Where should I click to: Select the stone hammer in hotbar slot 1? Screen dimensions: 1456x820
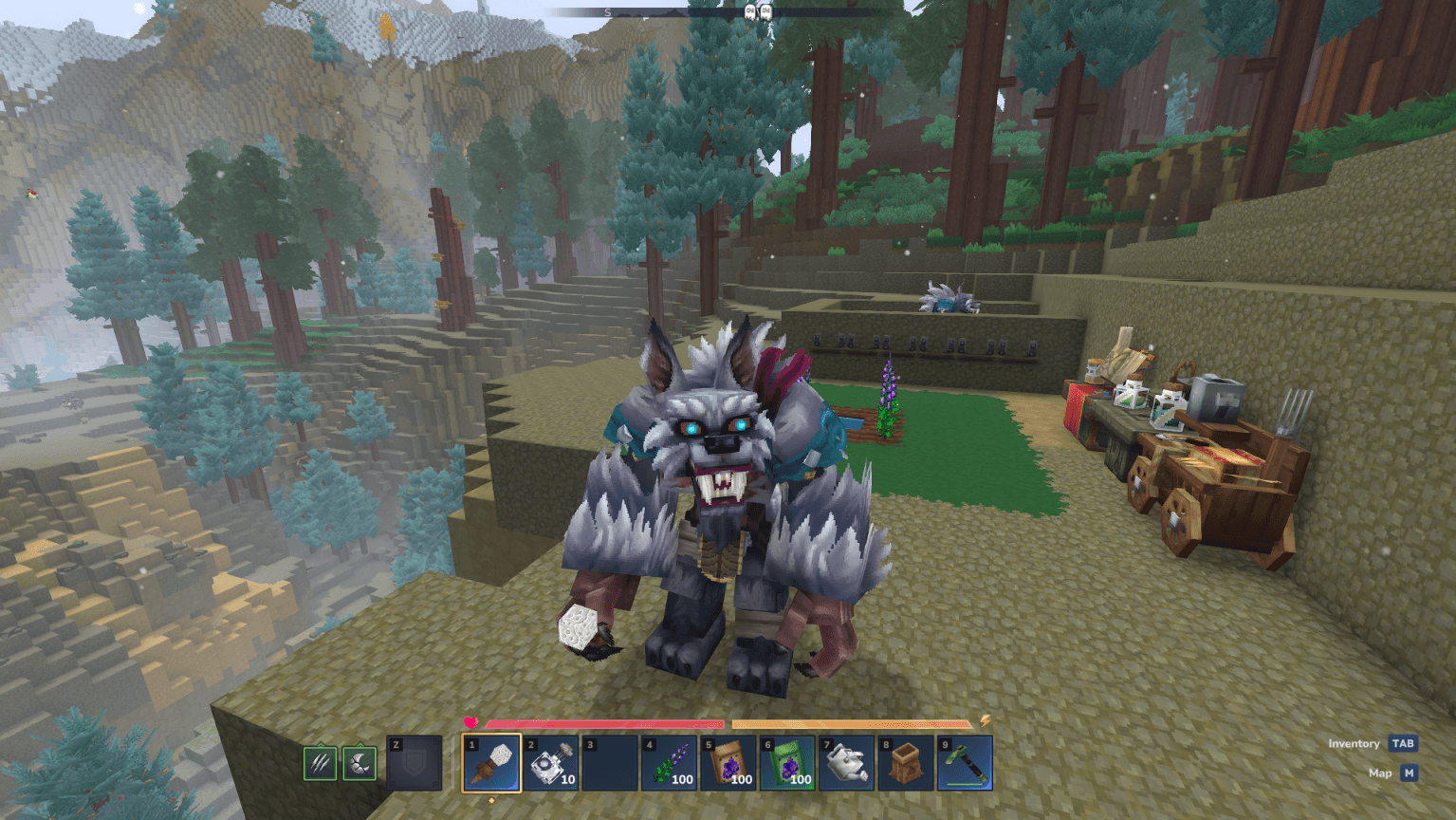491,763
